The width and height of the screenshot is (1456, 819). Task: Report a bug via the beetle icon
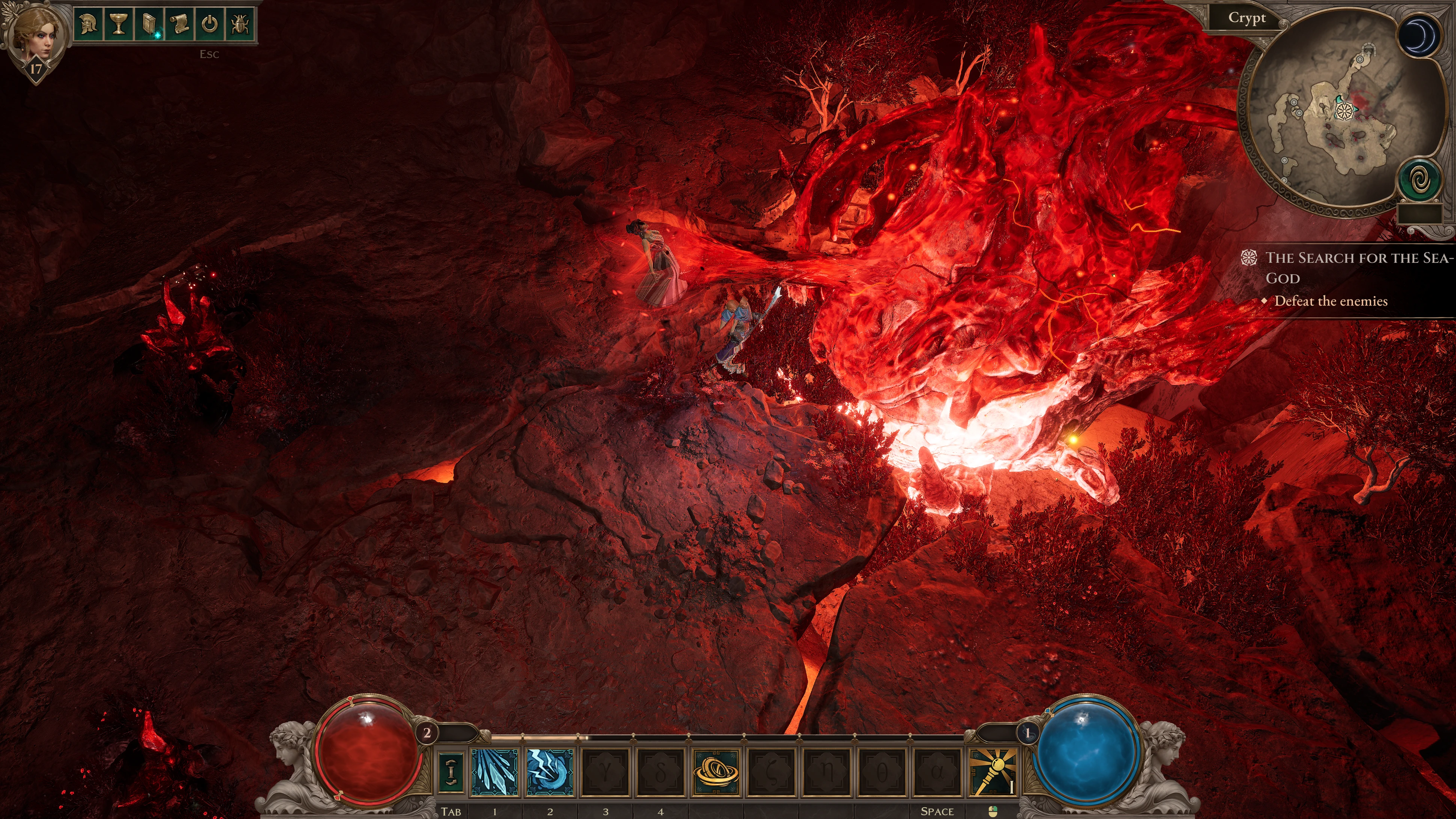tap(240, 24)
